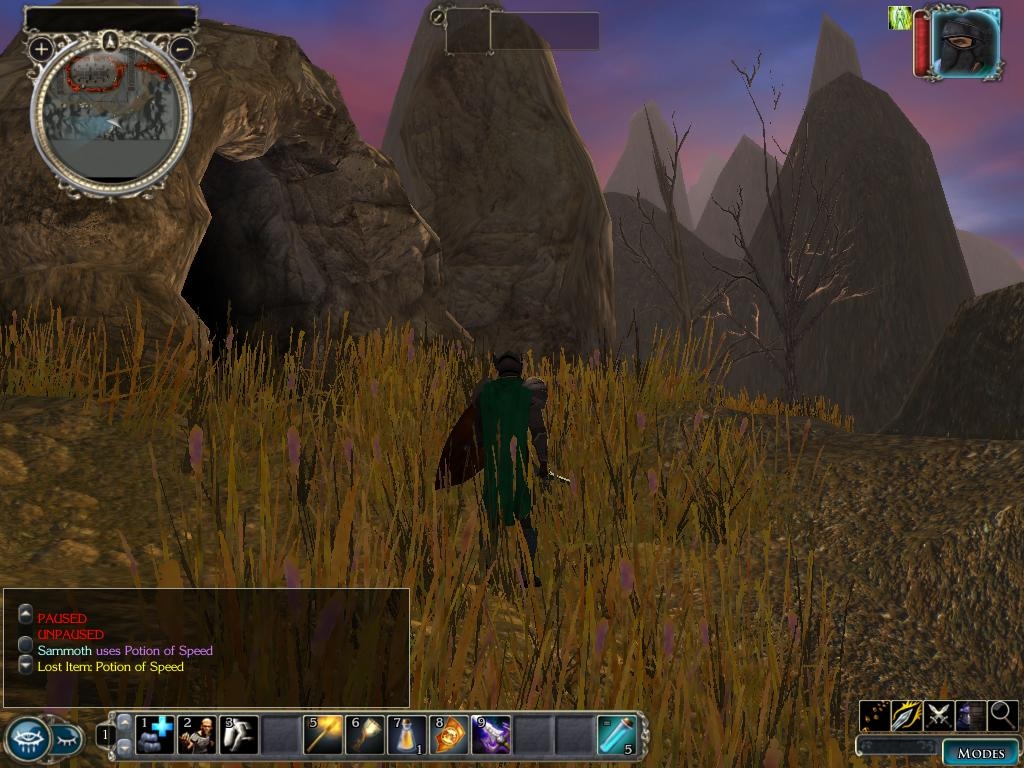
Task: Toggle the hooded figure stealth mode
Action: 971,715
